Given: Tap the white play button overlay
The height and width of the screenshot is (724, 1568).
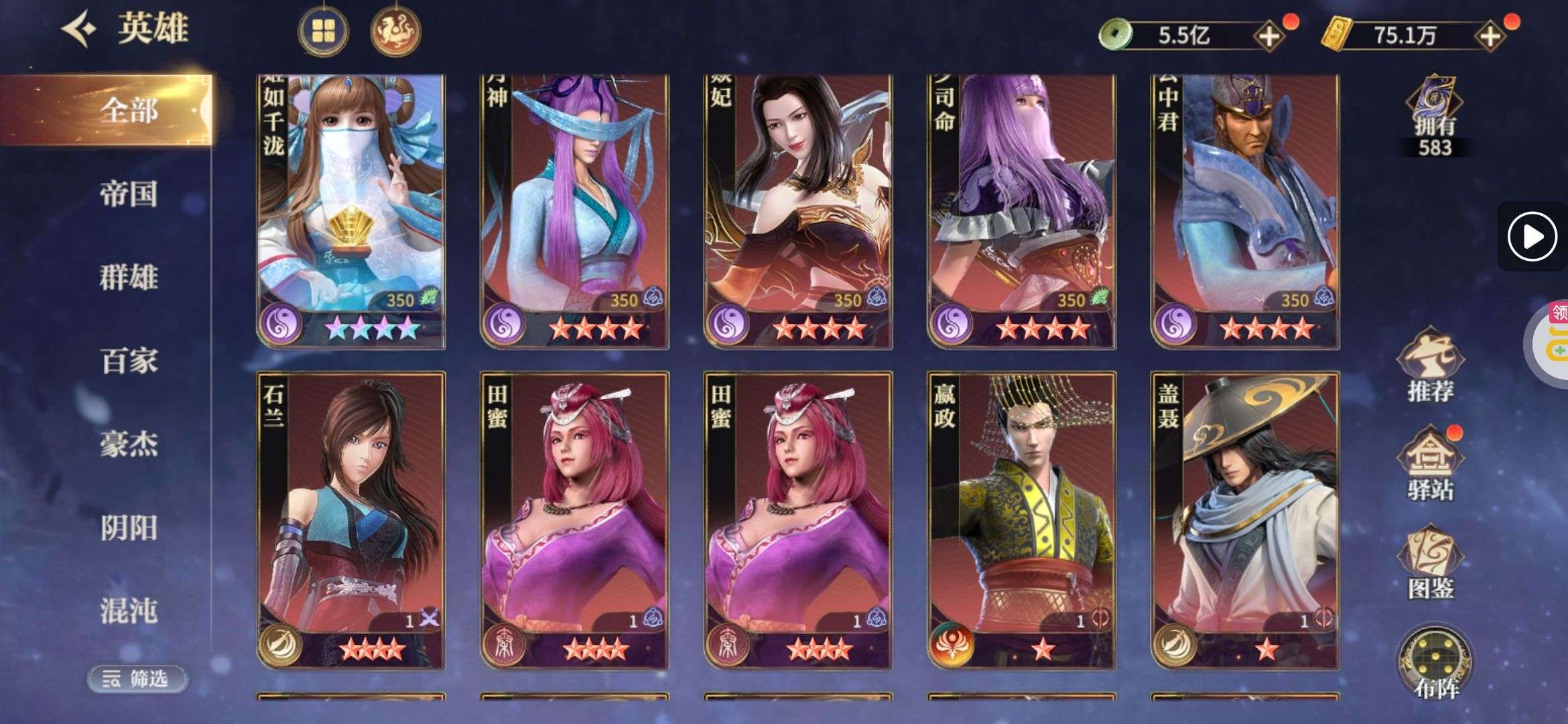Looking at the screenshot, I should [1532, 236].
